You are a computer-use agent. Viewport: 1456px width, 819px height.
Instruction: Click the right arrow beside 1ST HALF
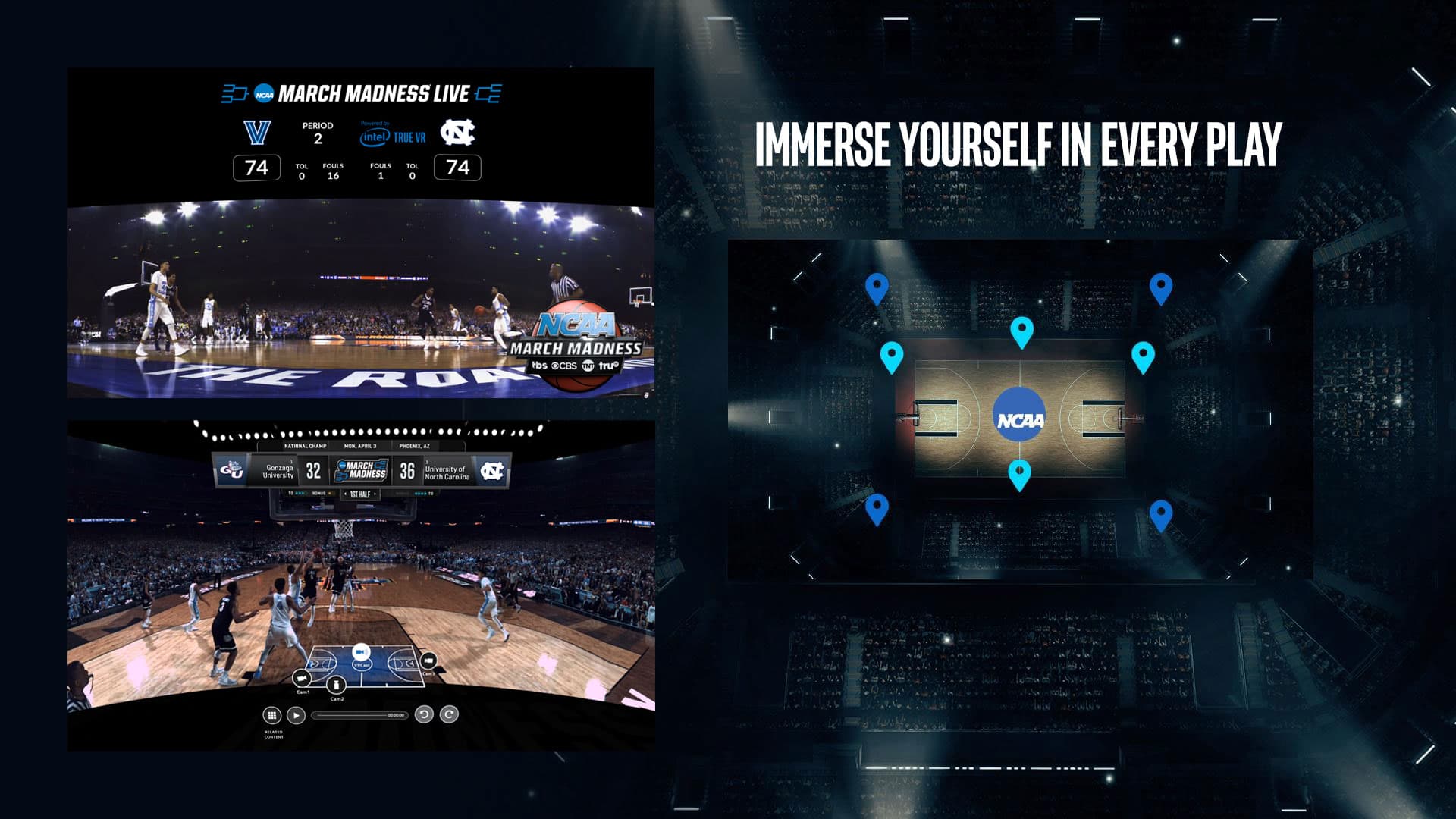(375, 494)
